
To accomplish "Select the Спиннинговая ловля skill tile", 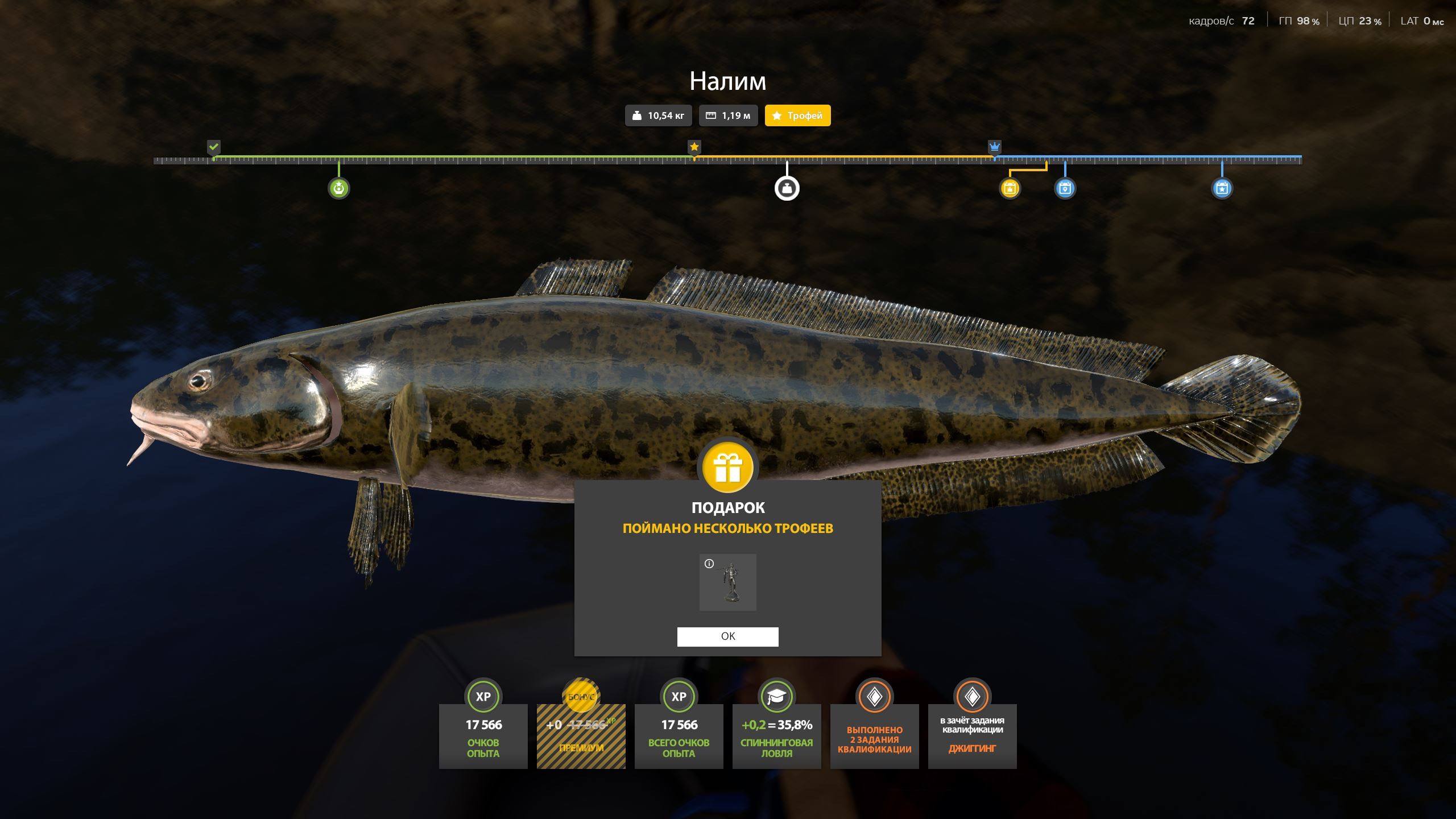I will click(776, 736).
